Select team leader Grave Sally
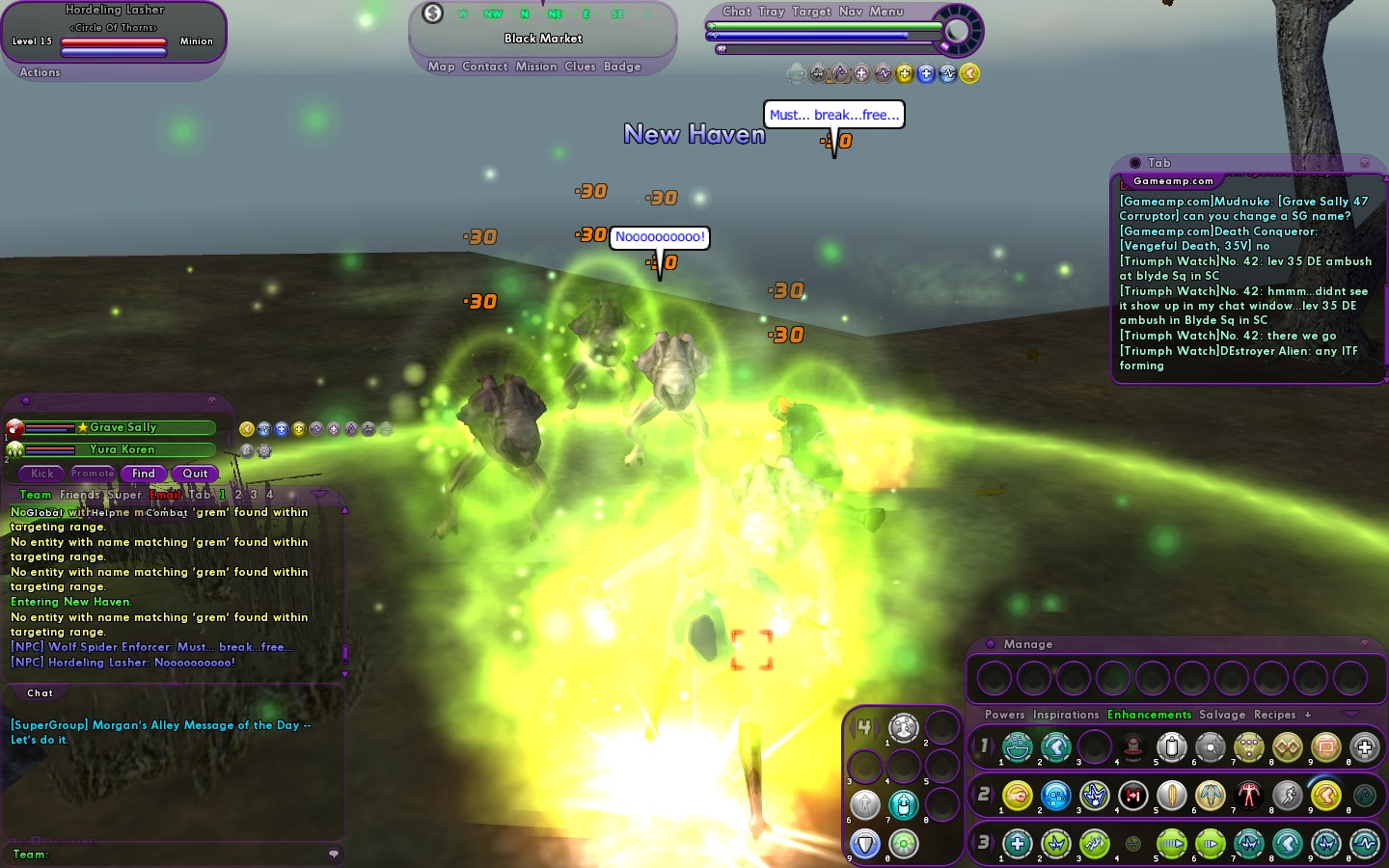The height and width of the screenshot is (868, 1389). pos(123,427)
